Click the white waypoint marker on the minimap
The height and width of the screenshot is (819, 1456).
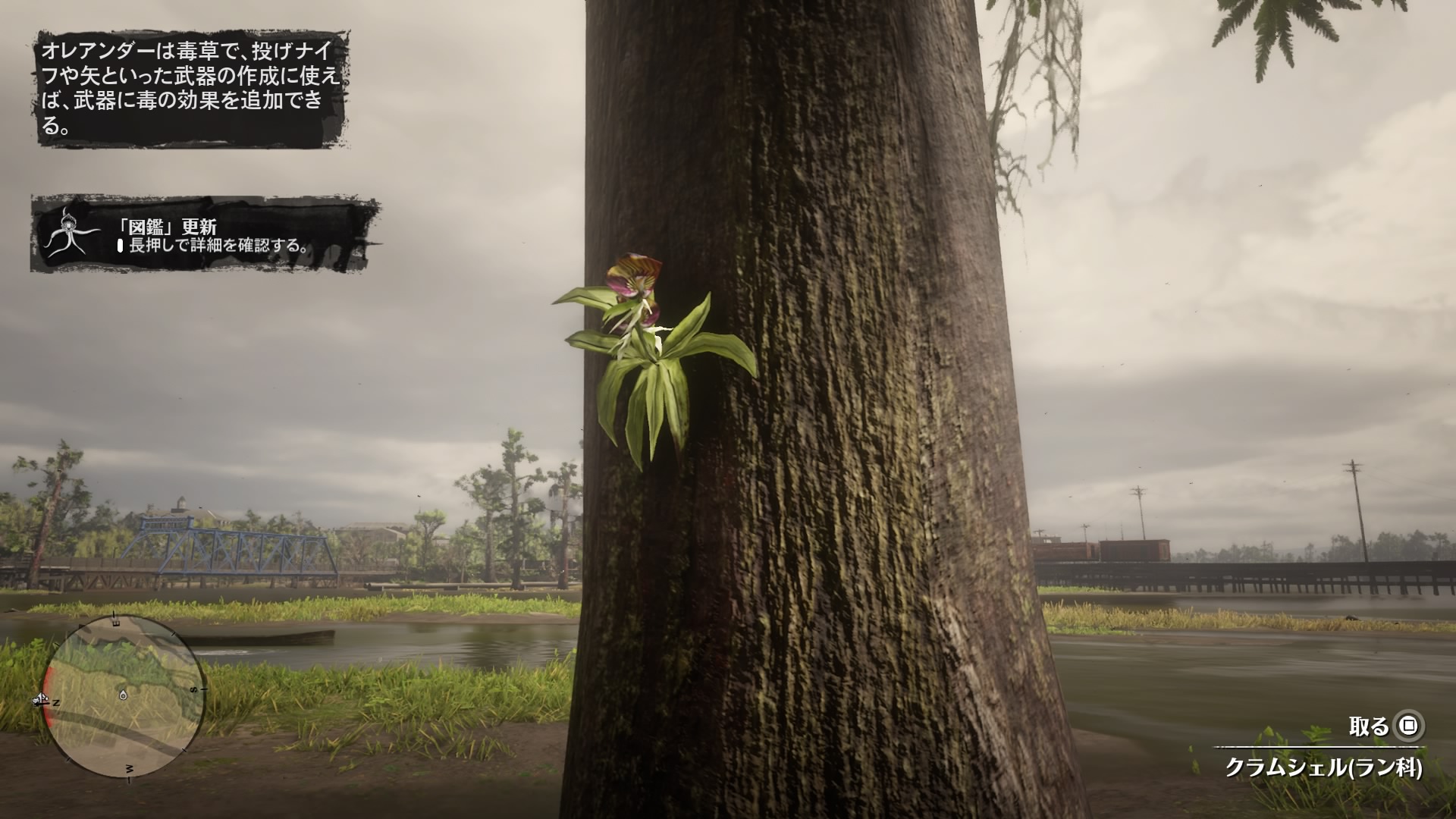pos(123,695)
